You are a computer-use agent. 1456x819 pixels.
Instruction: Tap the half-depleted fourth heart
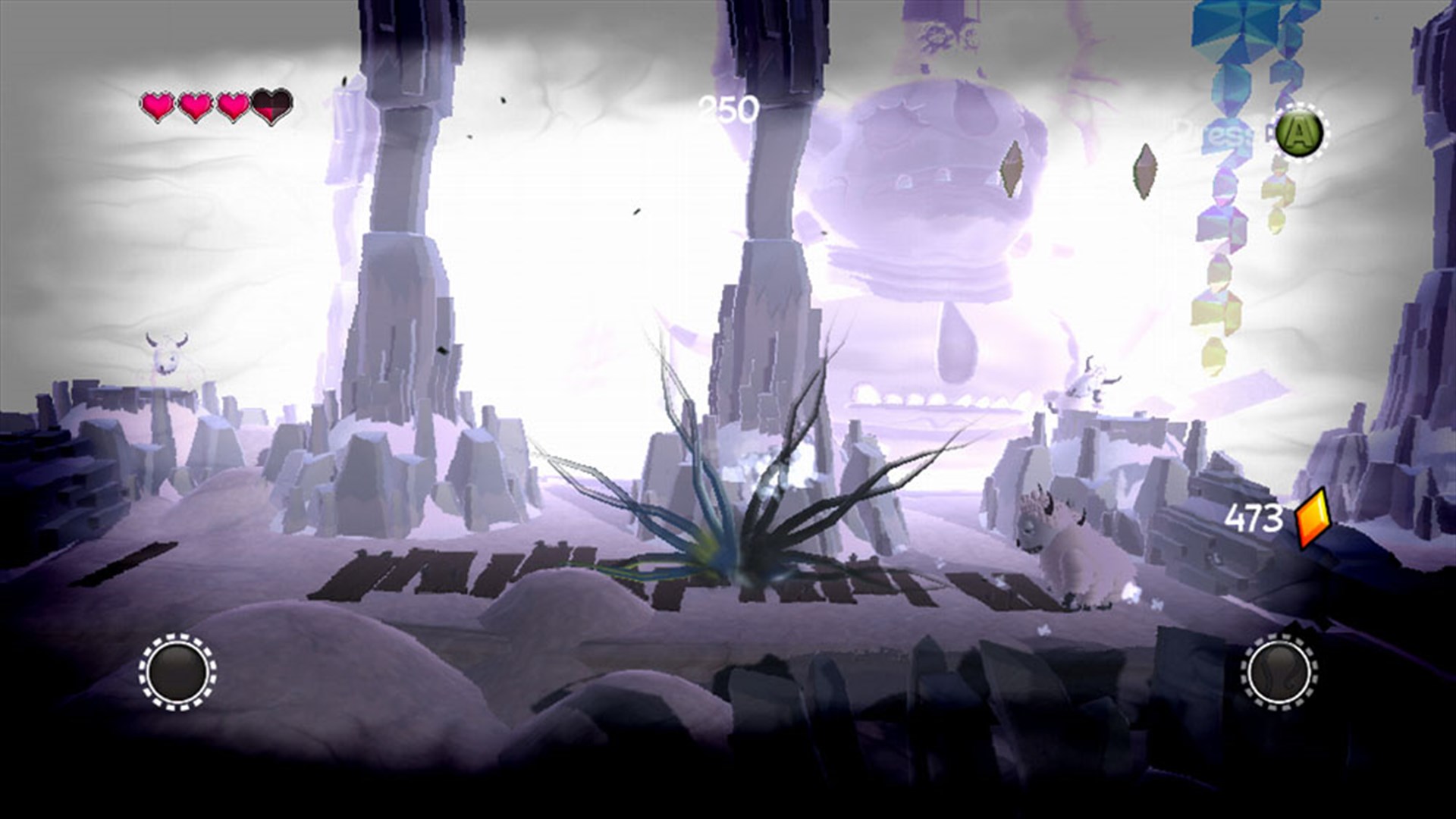coord(270,107)
